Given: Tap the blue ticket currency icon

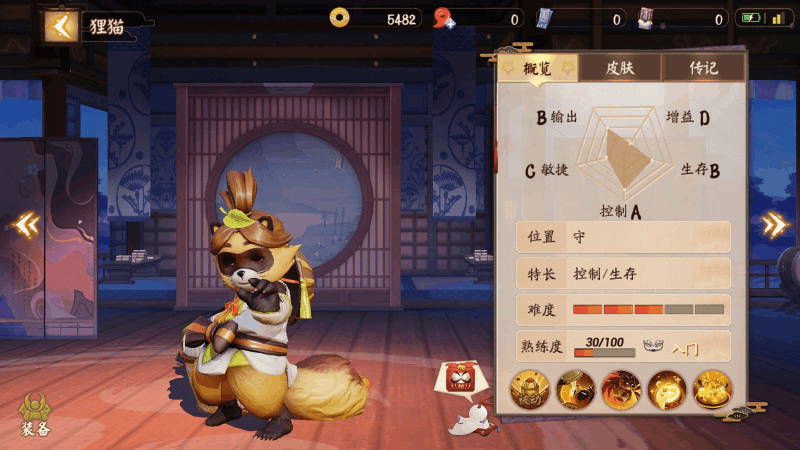Looking at the screenshot, I should coord(545,17).
